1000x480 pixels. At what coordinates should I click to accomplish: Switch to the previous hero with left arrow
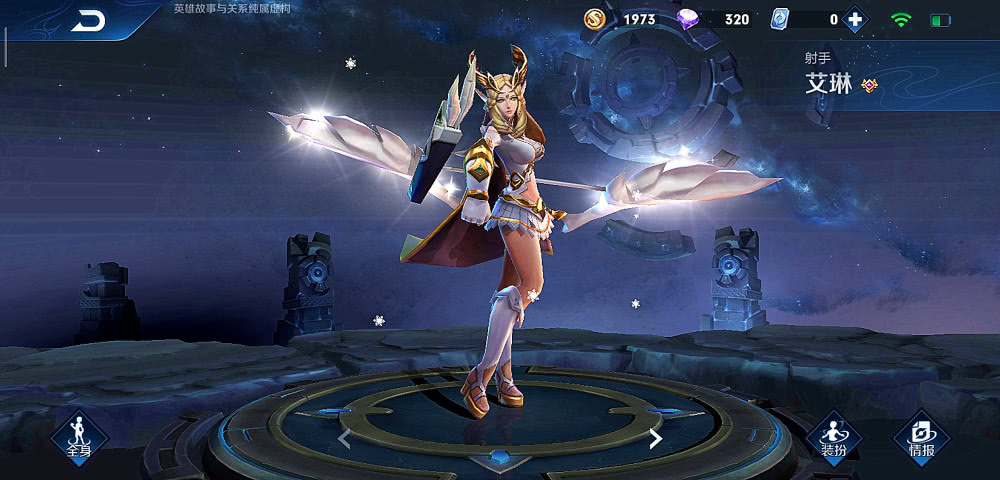tap(344, 438)
